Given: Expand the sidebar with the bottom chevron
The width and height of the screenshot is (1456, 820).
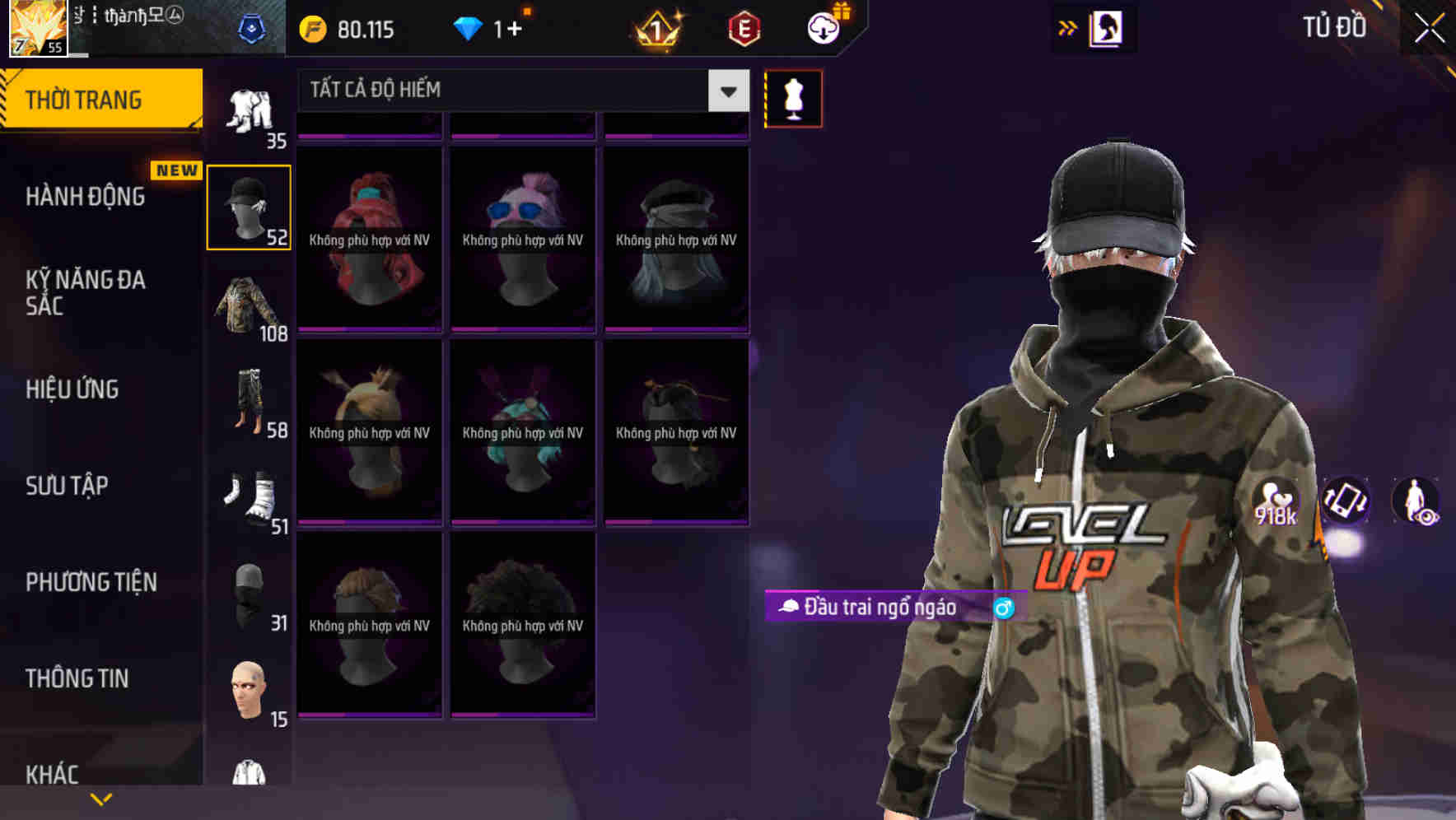Looking at the screenshot, I should pyautogui.click(x=100, y=798).
